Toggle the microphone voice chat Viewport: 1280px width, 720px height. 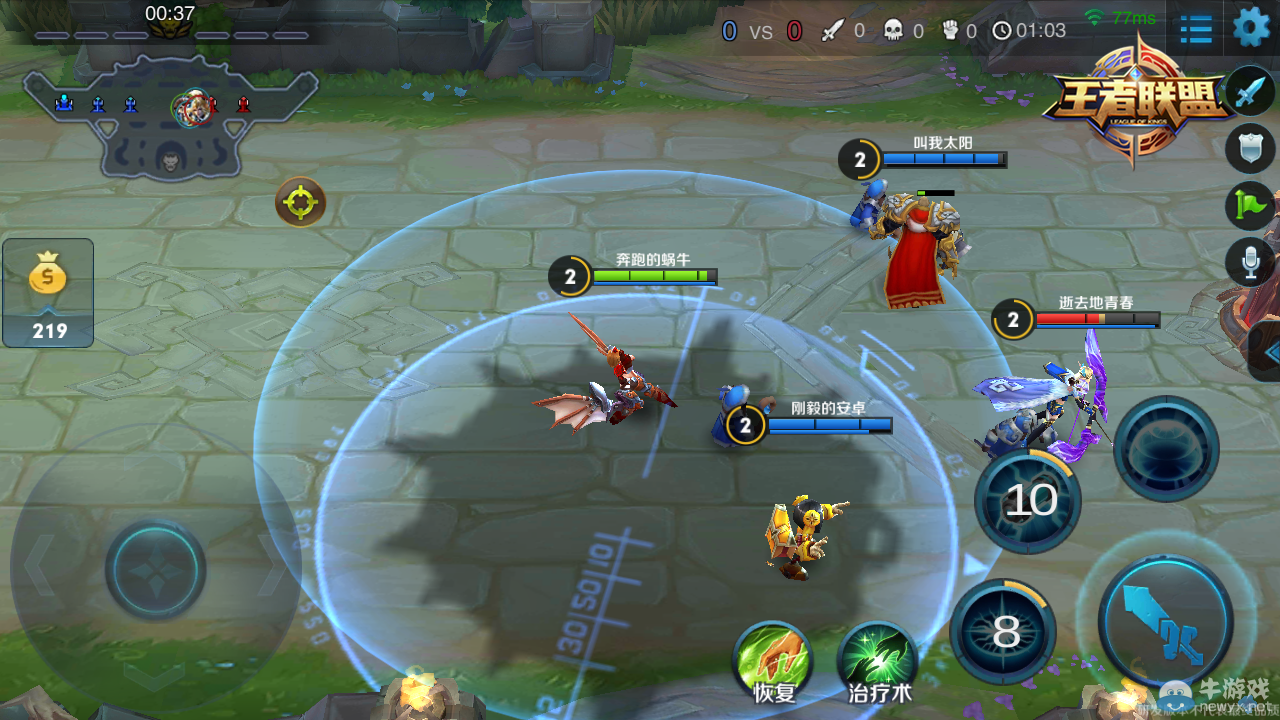(x=1250, y=262)
